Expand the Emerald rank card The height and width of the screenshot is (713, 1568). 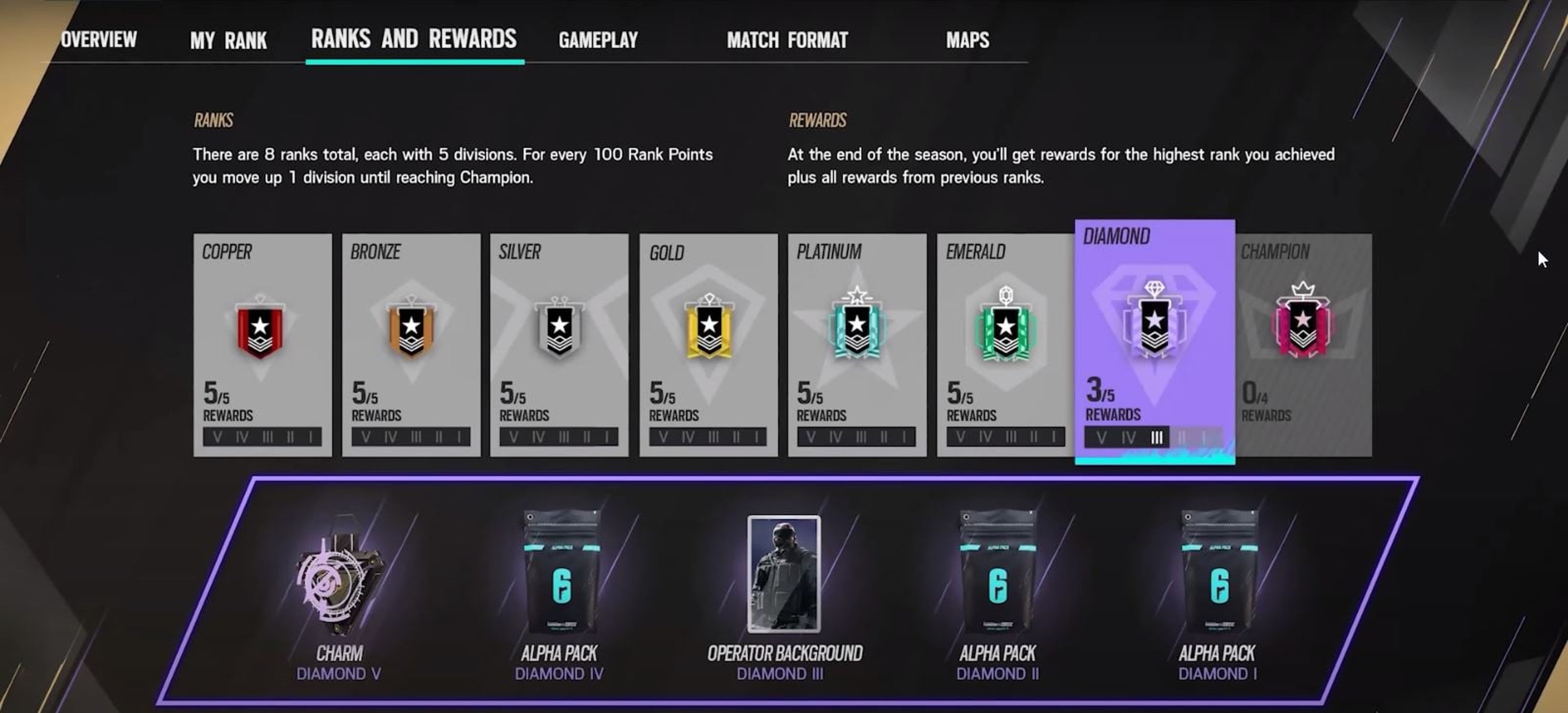[1005, 341]
